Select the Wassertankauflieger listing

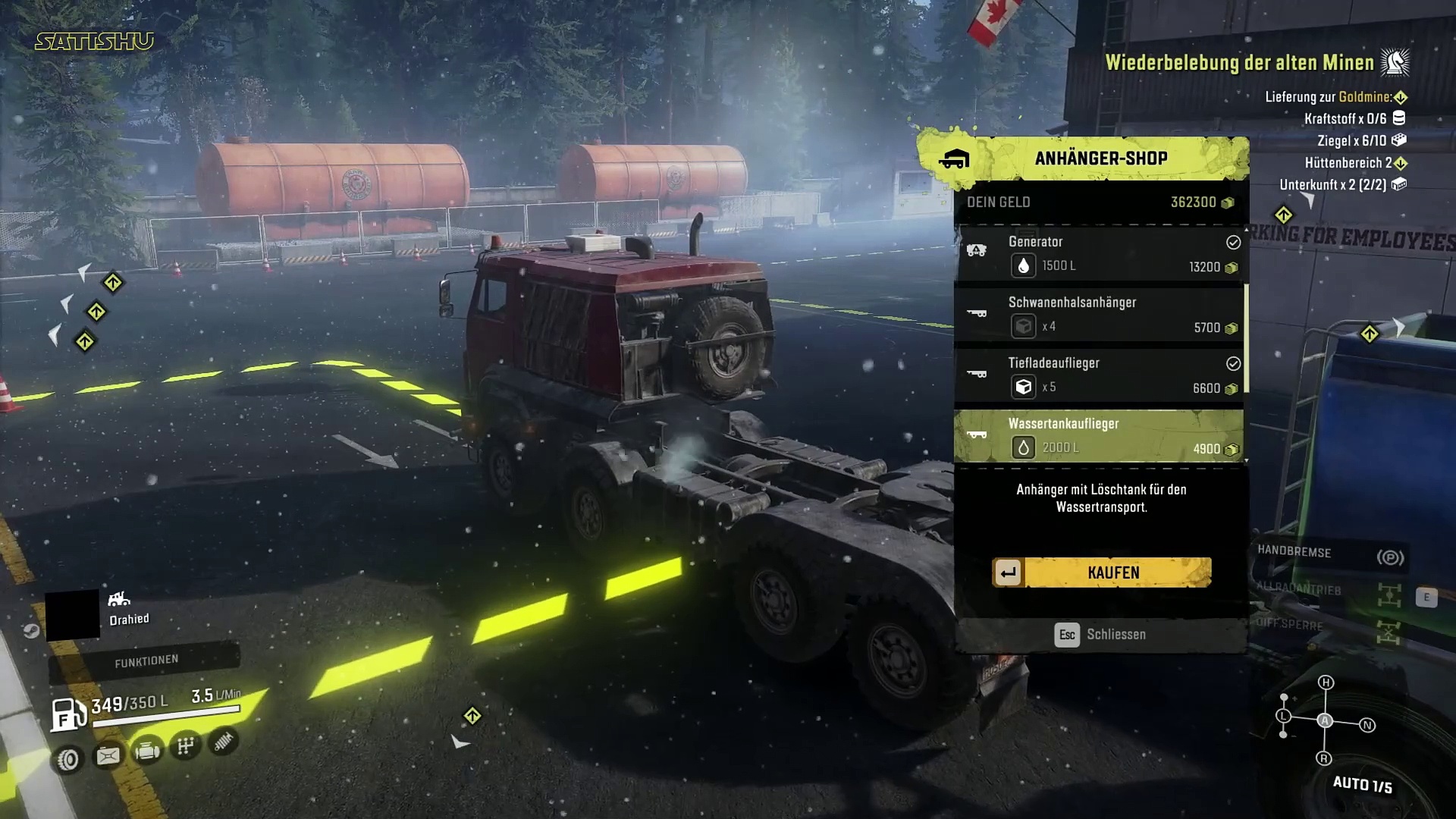[1100, 436]
